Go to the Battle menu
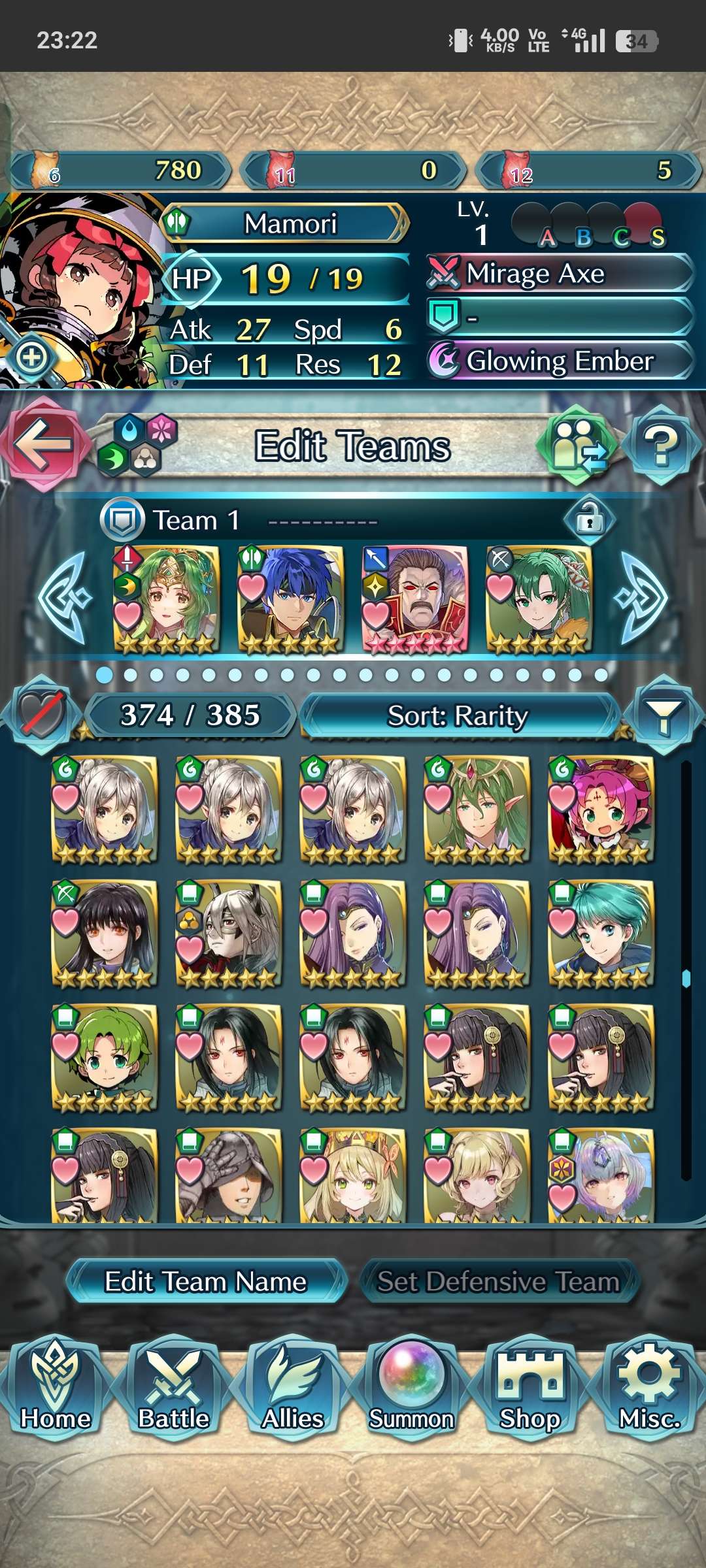 173,1388
